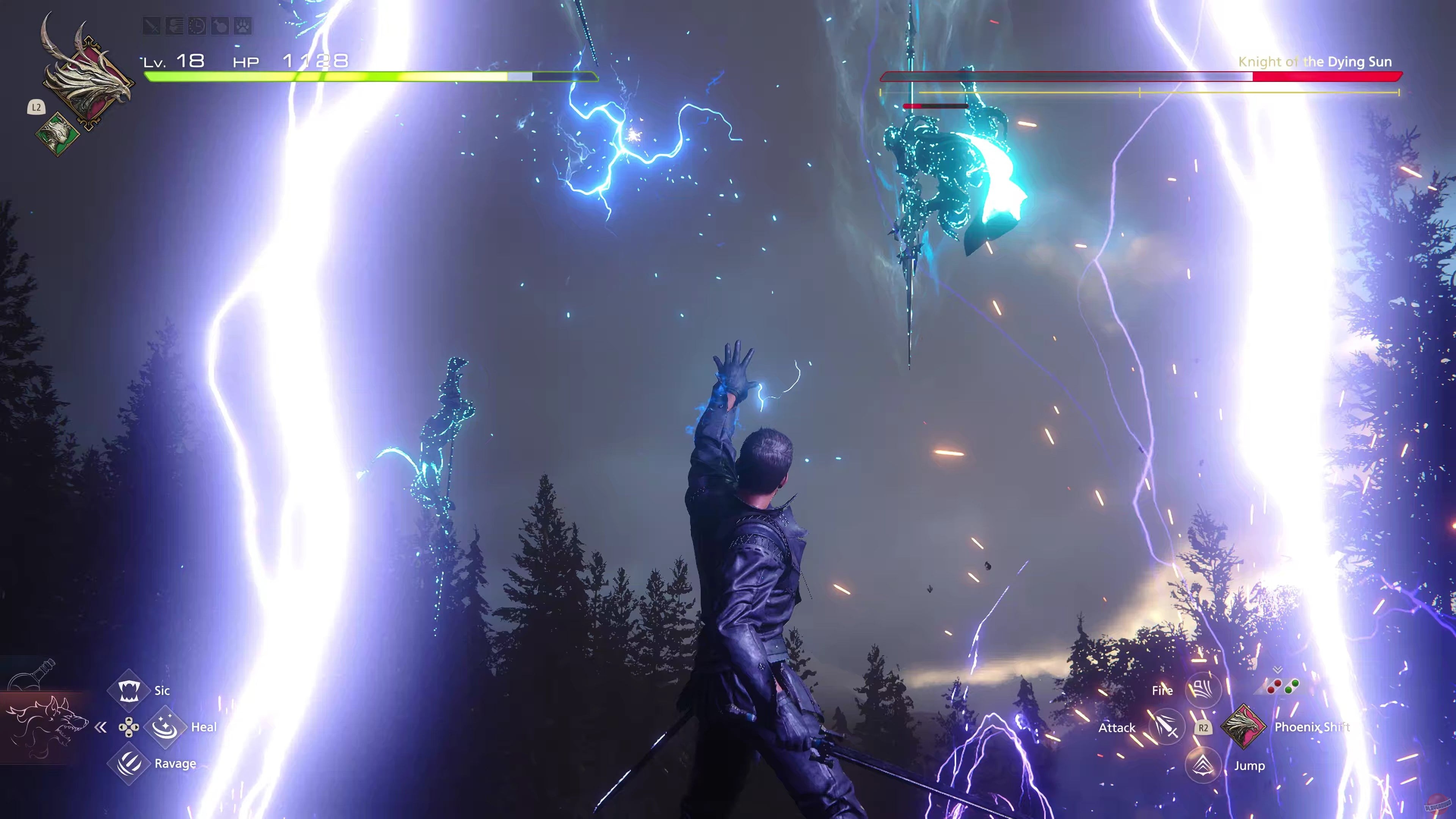The height and width of the screenshot is (819, 1456).
Task: Expand the L2 eikon selector badge
Action: tap(36, 107)
